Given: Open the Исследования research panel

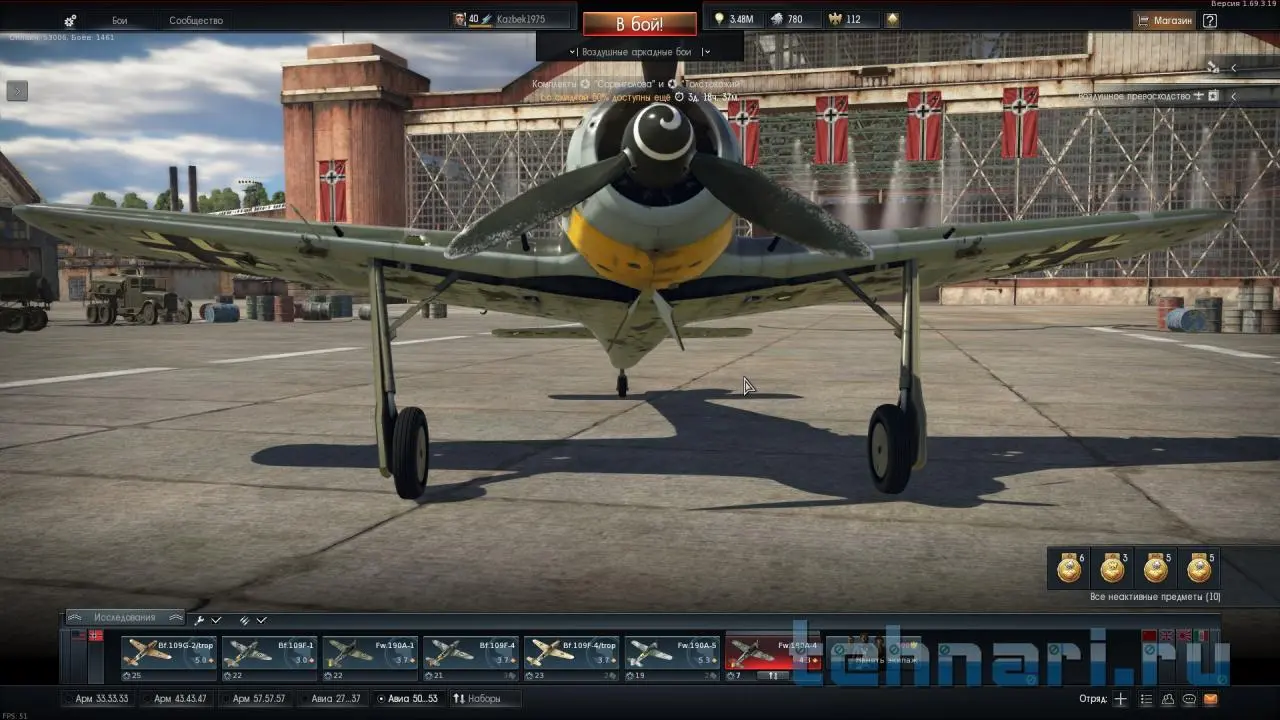Looking at the screenshot, I should 125,618.
